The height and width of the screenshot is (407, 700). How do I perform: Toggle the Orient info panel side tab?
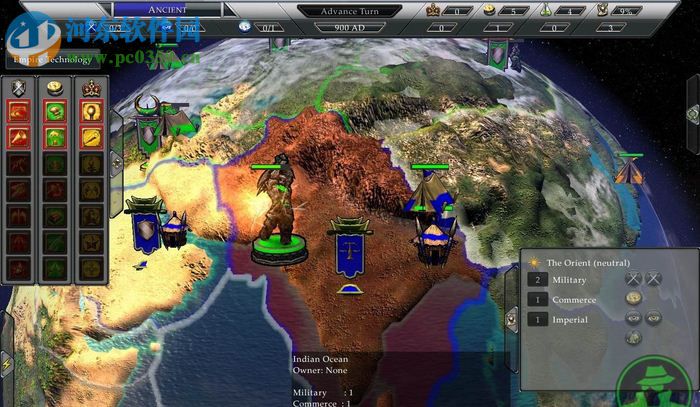(x=513, y=300)
